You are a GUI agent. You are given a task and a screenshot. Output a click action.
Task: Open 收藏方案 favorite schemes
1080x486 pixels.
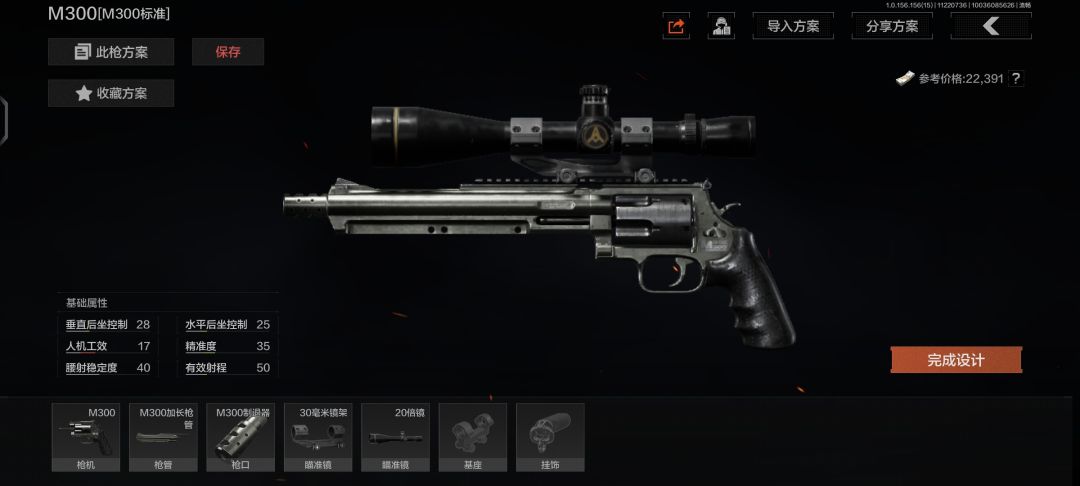pyautogui.click(x=111, y=93)
